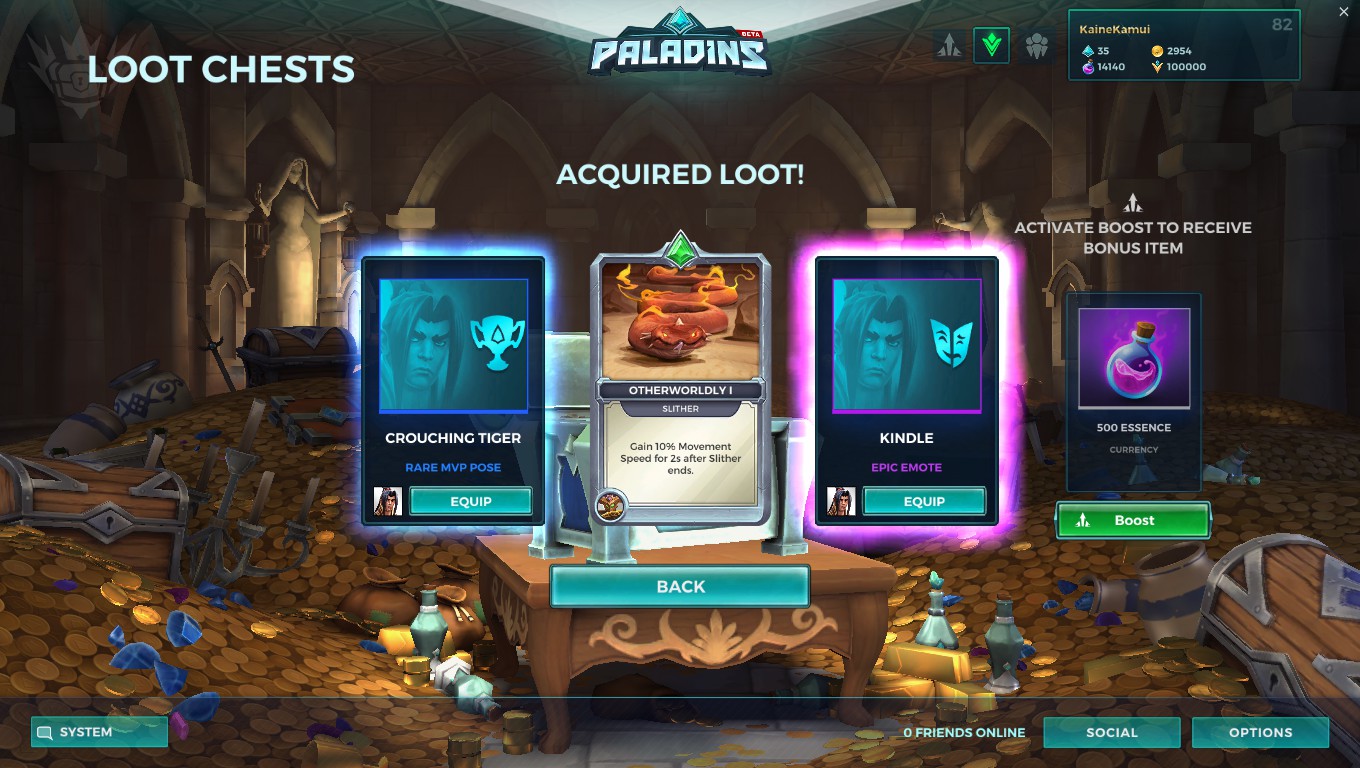Select the Crouching Tiger champion portrait thumbnail
Viewport: 1360px width, 768px height.
click(387, 501)
